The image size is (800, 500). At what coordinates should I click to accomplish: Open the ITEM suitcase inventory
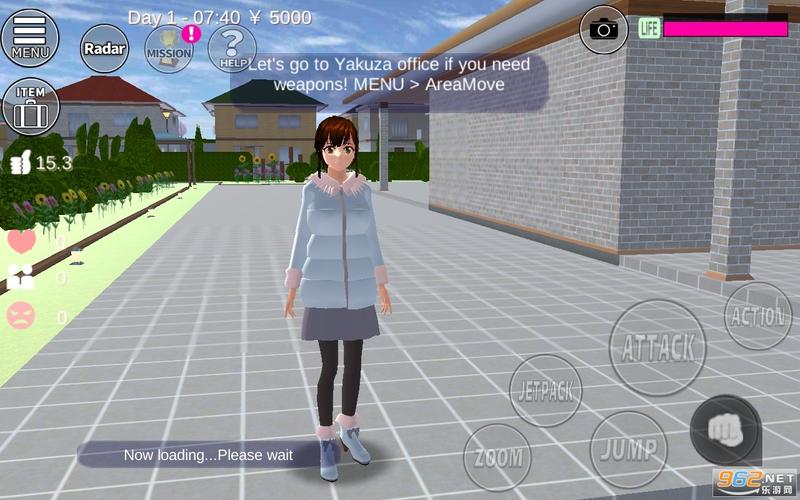click(30, 107)
